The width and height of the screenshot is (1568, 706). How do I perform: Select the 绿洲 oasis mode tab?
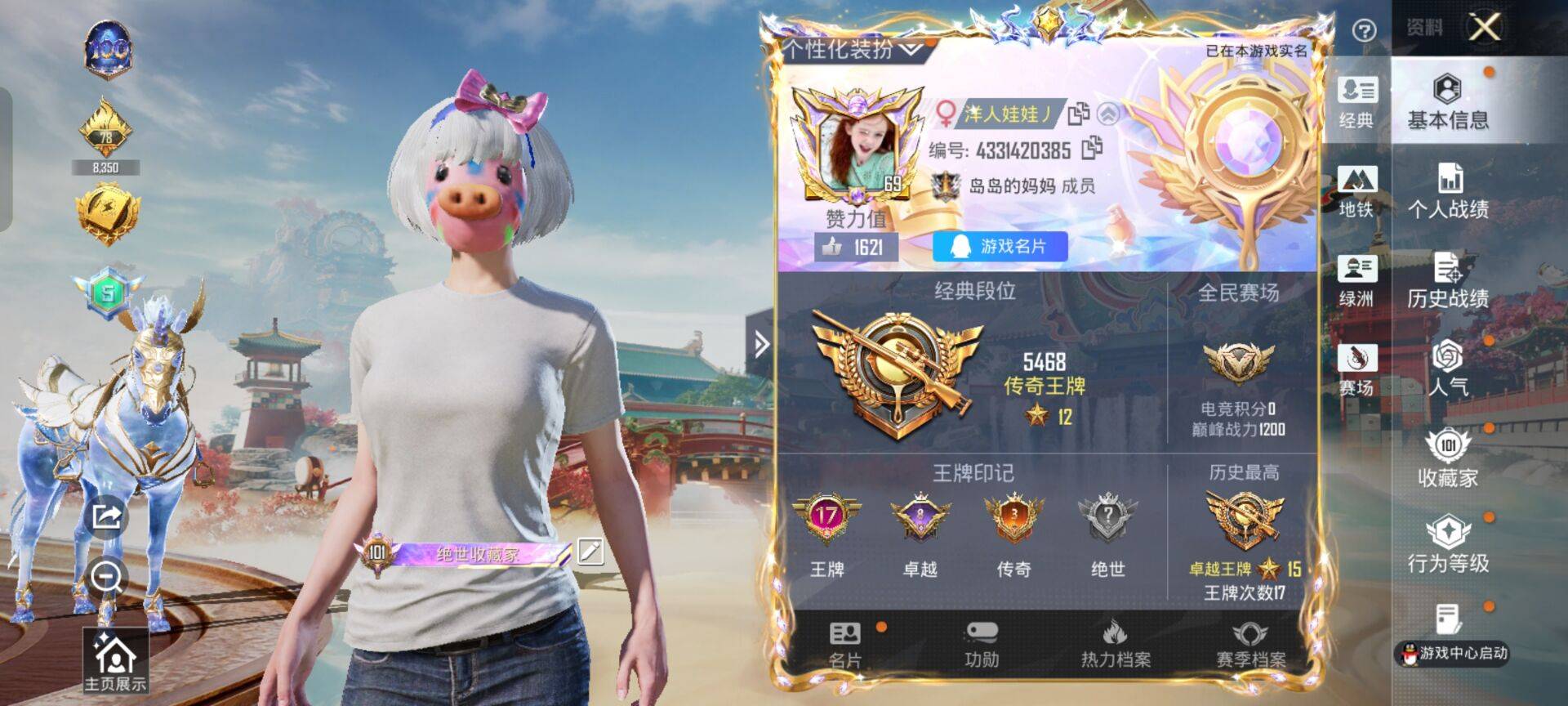[x=1356, y=280]
